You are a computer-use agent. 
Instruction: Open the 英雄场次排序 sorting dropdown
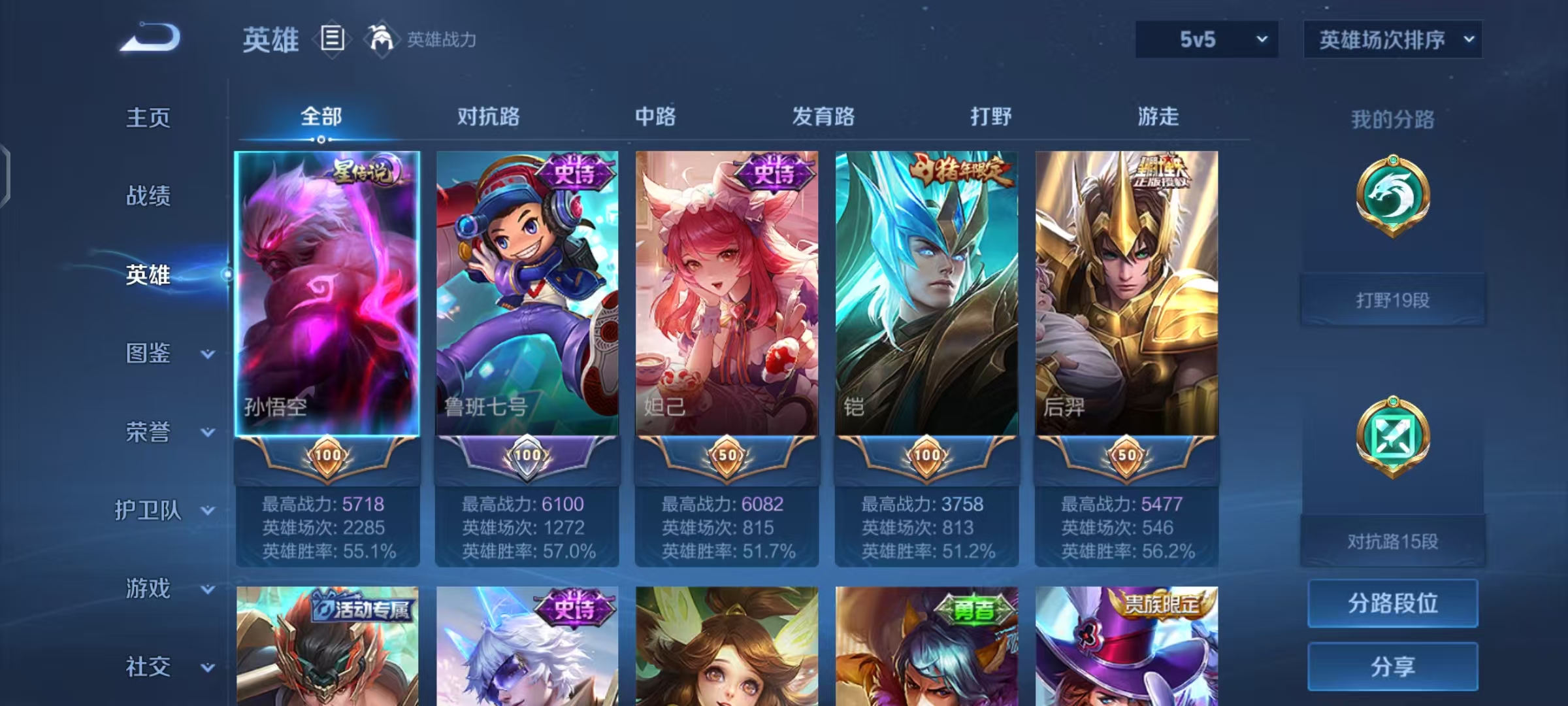(1392, 39)
